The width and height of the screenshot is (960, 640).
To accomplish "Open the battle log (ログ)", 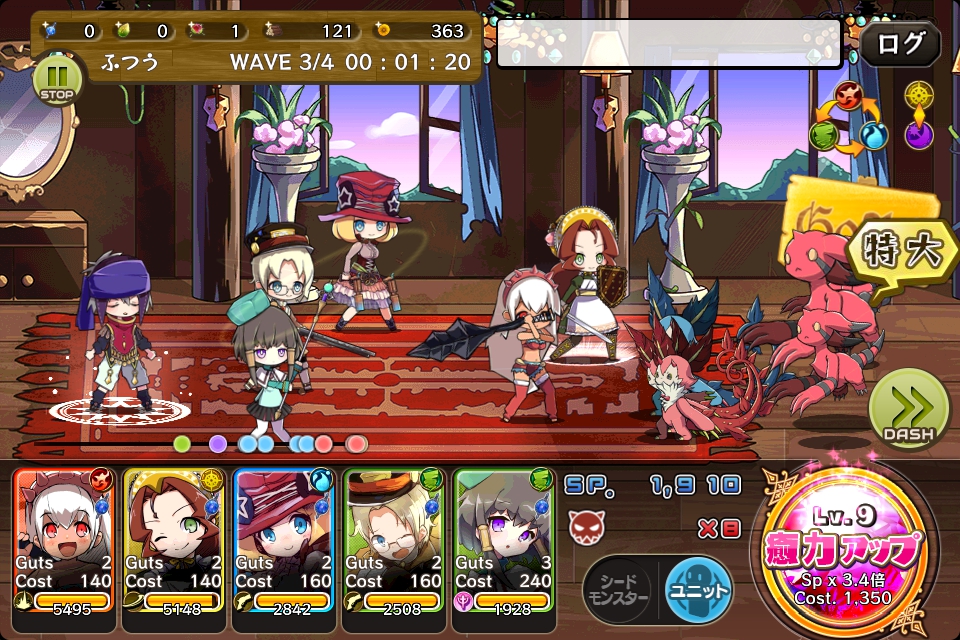I will point(900,45).
